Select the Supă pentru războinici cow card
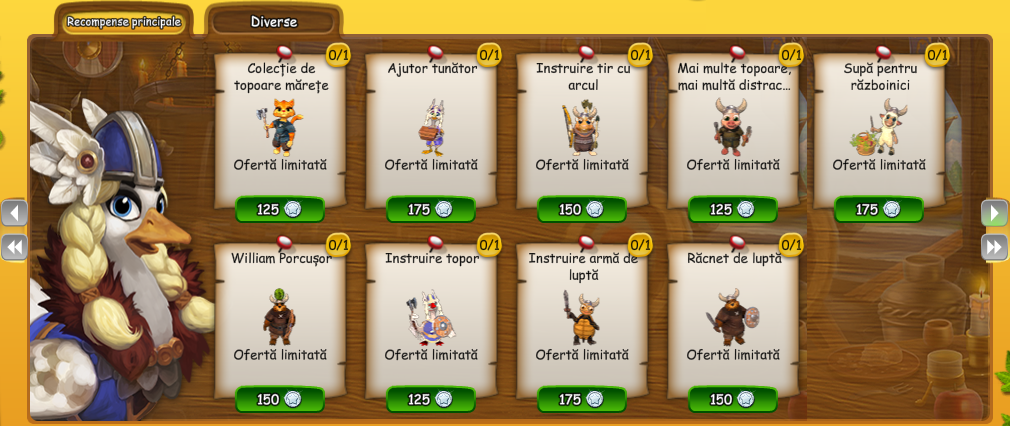 [879, 125]
